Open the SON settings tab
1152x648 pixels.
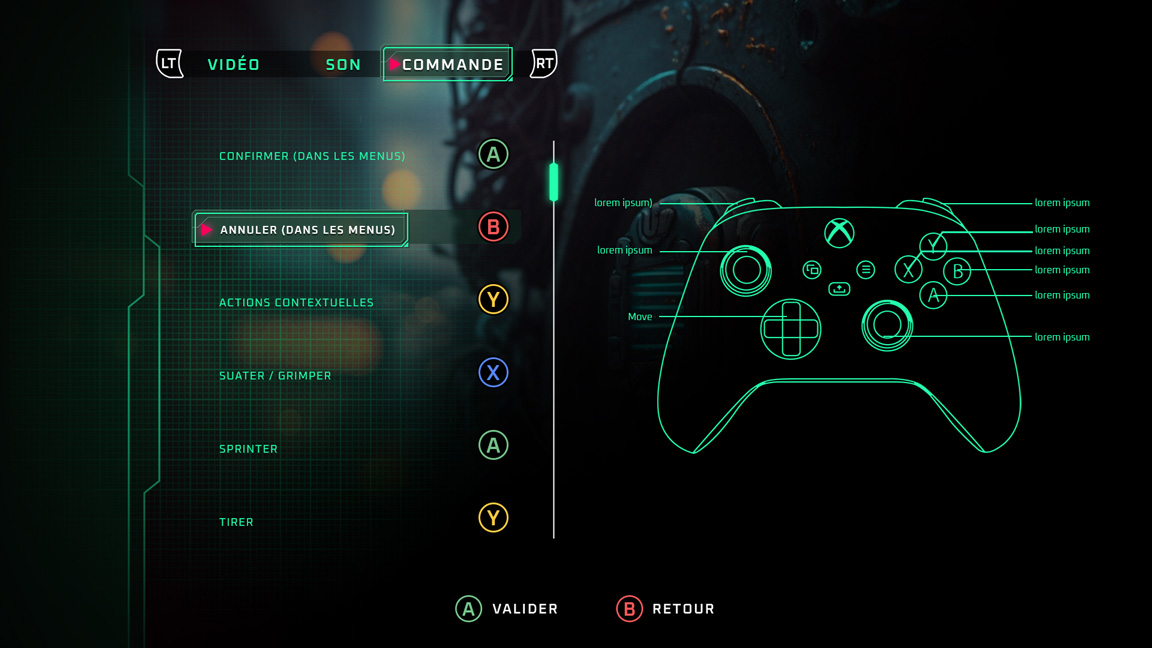[343, 65]
